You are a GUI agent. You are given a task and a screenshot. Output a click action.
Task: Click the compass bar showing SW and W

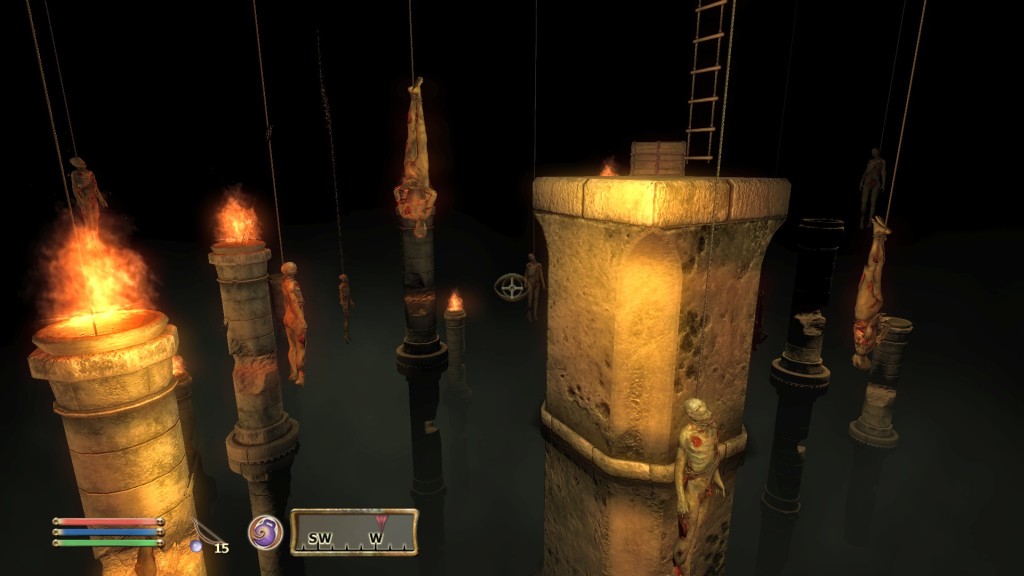tap(354, 533)
